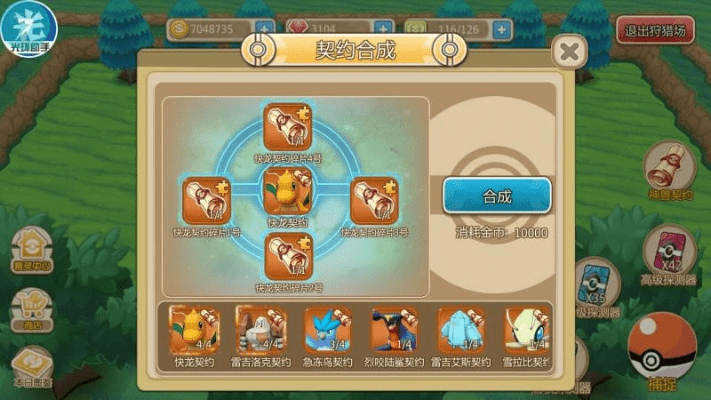Choose 快龙契约 in the bottom contract list
The height and width of the screenshot is (400, 711).
[194, 331]
